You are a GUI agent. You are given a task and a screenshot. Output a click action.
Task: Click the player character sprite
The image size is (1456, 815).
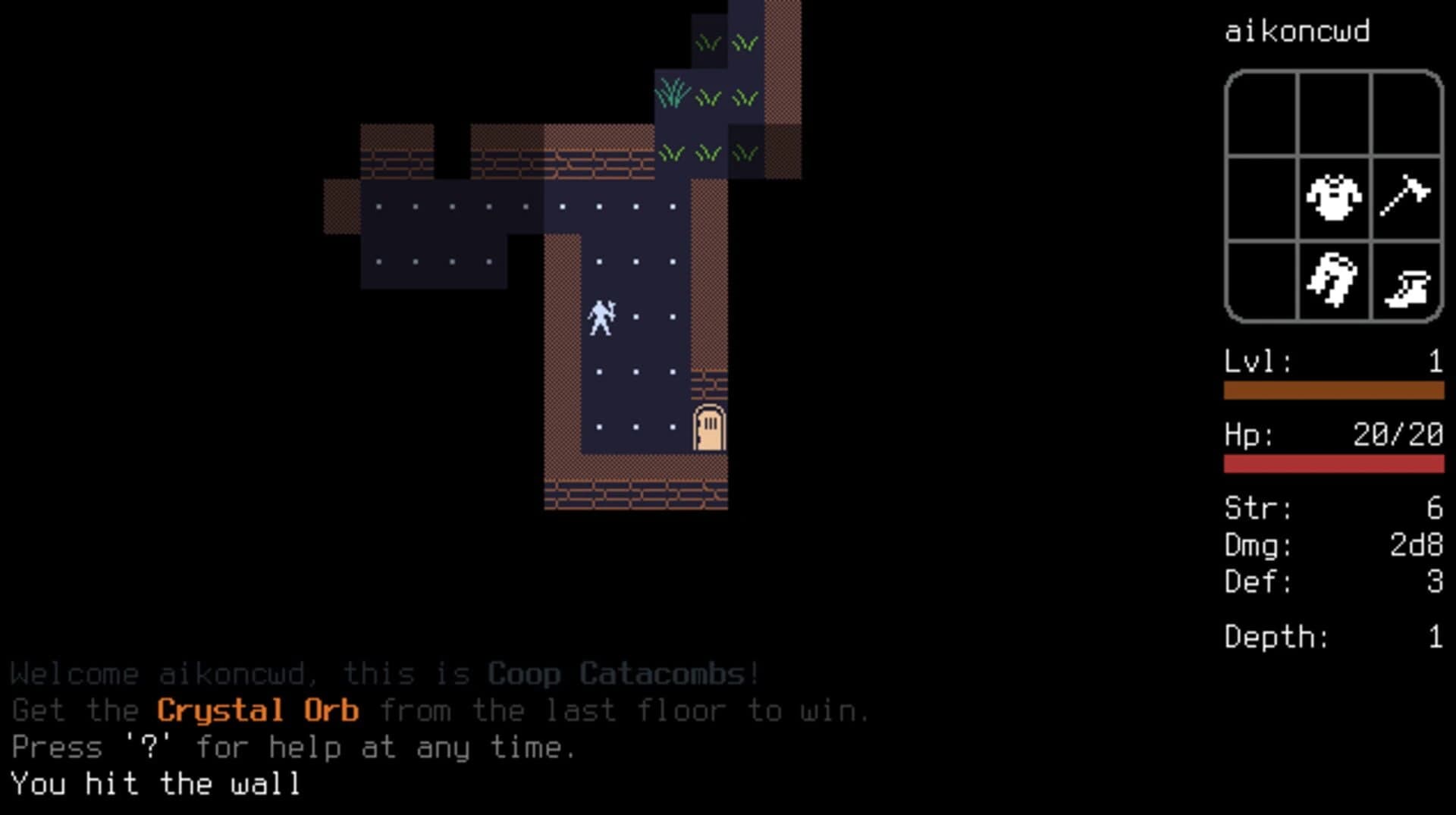pos(601,318)
